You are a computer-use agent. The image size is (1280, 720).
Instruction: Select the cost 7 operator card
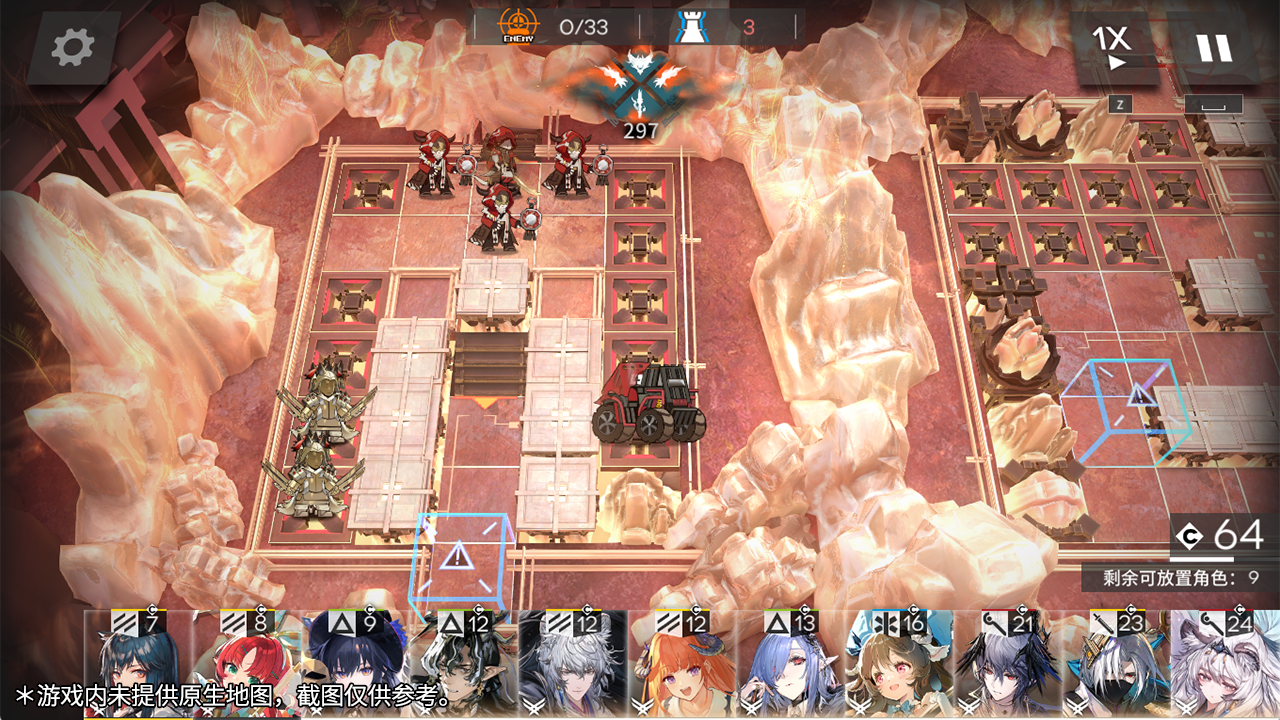138,665
